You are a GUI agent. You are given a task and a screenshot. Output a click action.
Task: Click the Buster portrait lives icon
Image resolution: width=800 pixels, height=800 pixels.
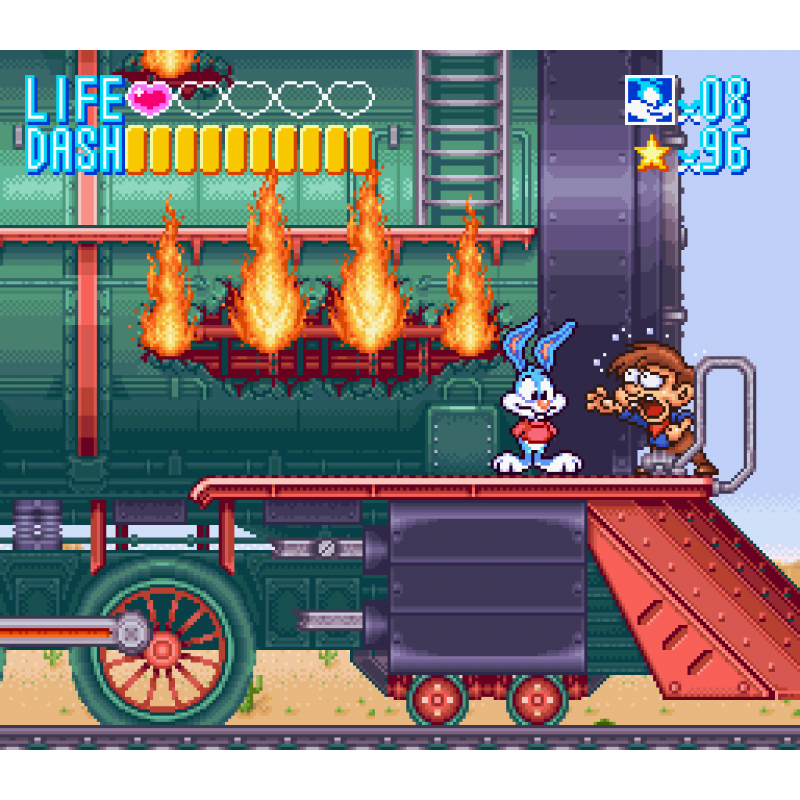pos(649,100)
